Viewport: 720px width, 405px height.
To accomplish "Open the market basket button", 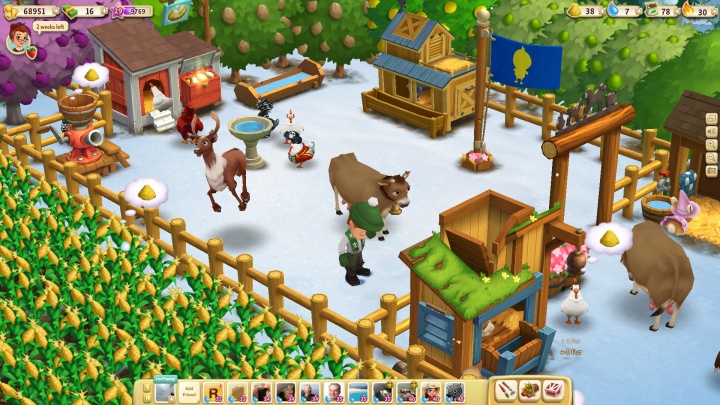I will point(530,391).
